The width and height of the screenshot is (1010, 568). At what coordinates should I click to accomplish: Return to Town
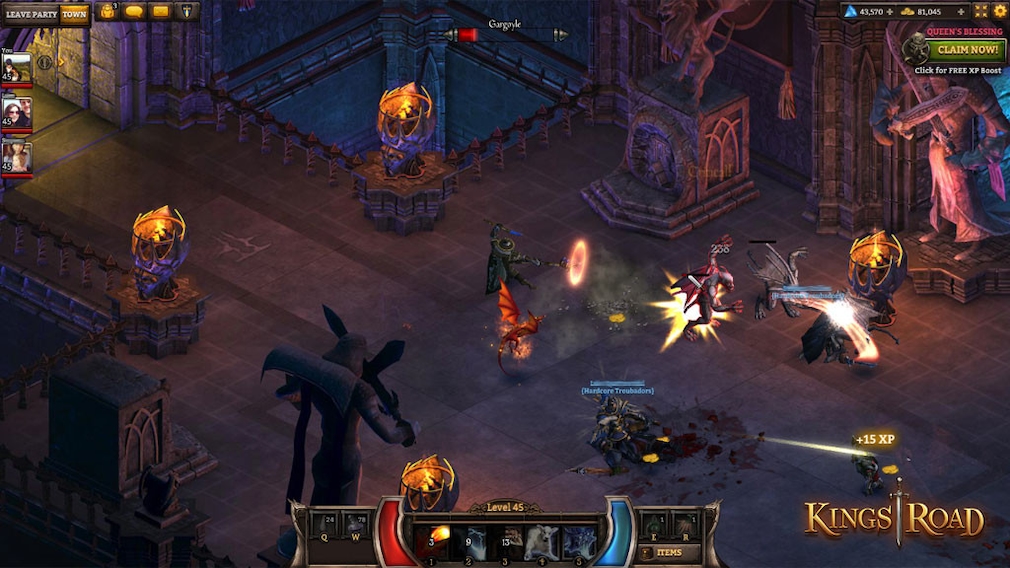[74, 14]
